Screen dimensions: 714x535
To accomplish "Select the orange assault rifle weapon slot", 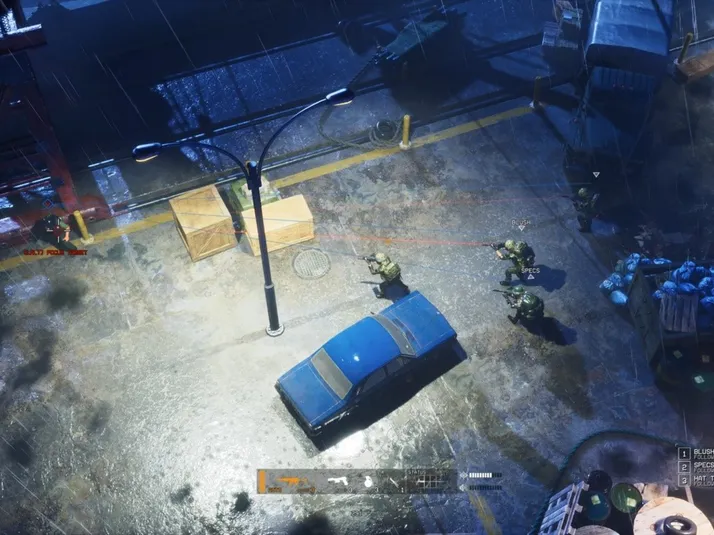I will tap(291, 481).
